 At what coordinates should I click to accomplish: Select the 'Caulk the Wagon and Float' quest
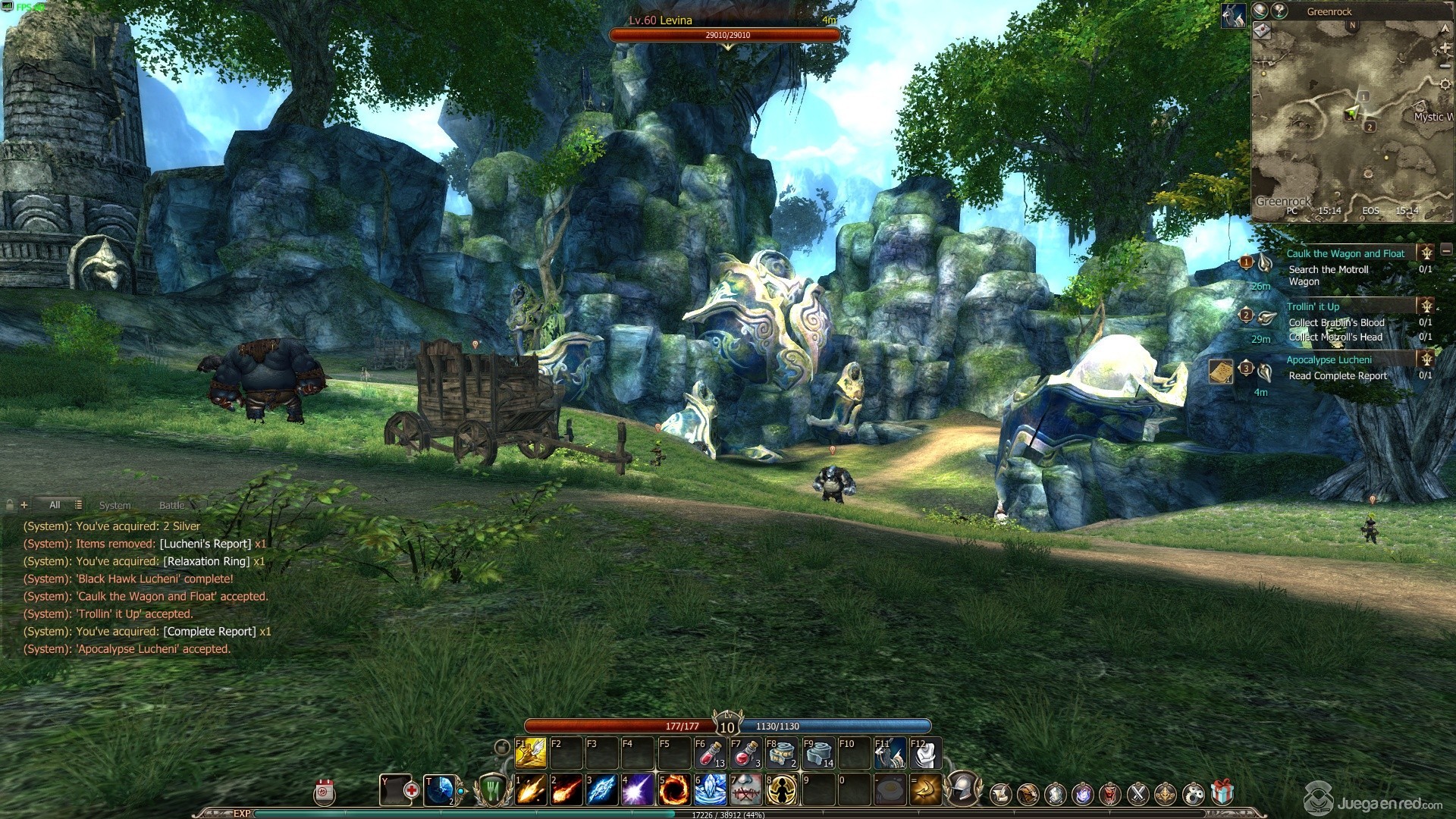(x=1345, y=254)
